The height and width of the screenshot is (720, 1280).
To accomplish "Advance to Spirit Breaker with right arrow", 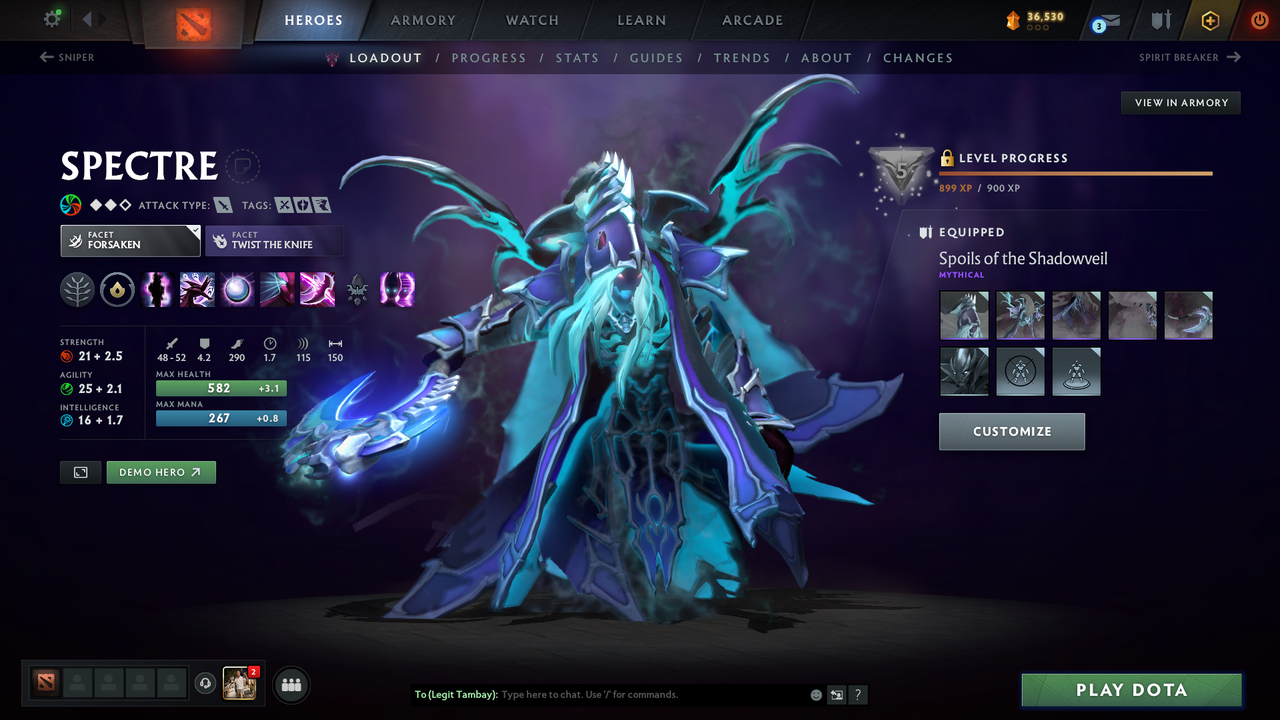I will (x=1189, y=57).
